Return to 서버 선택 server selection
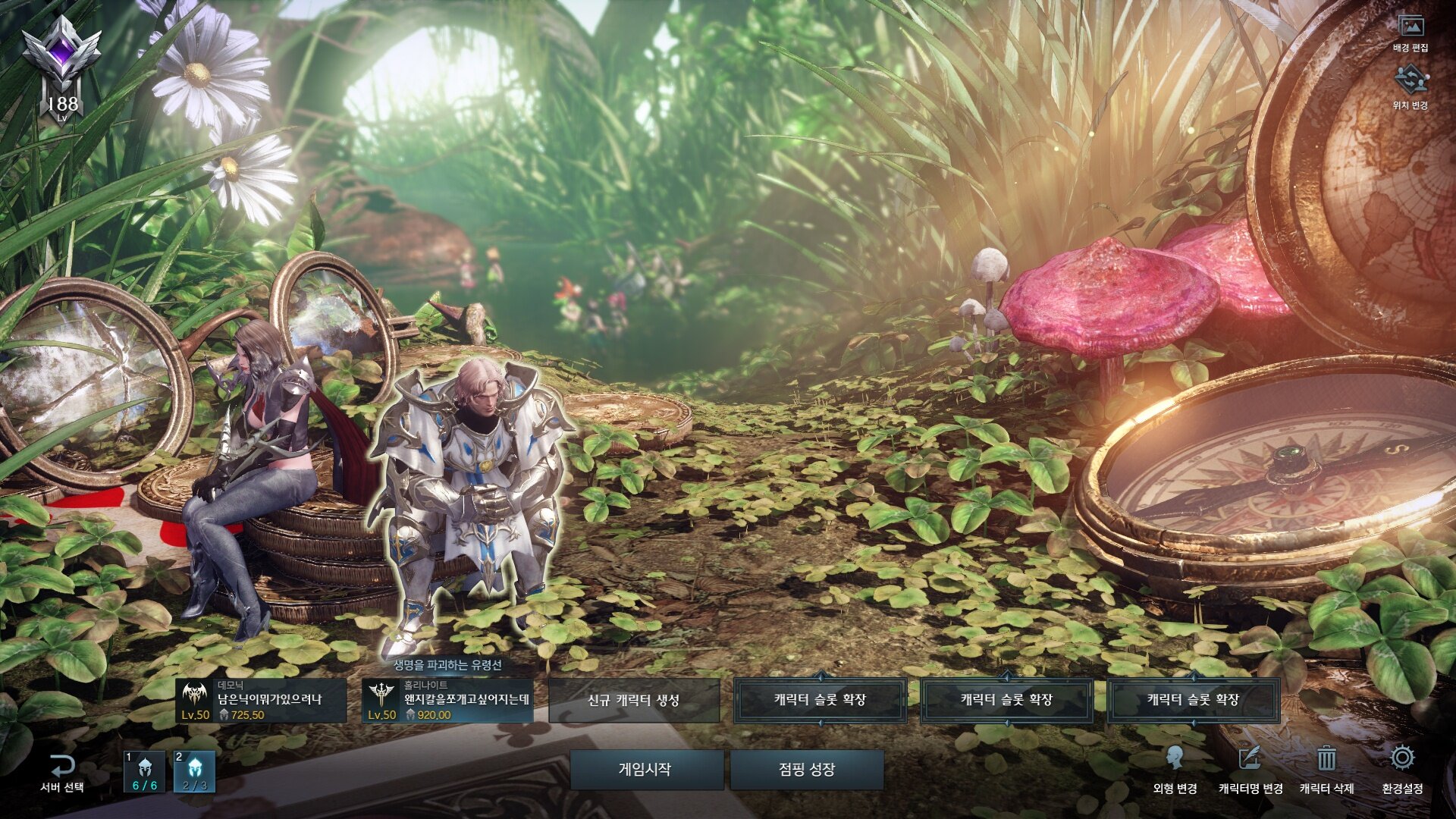 point(62,773)
